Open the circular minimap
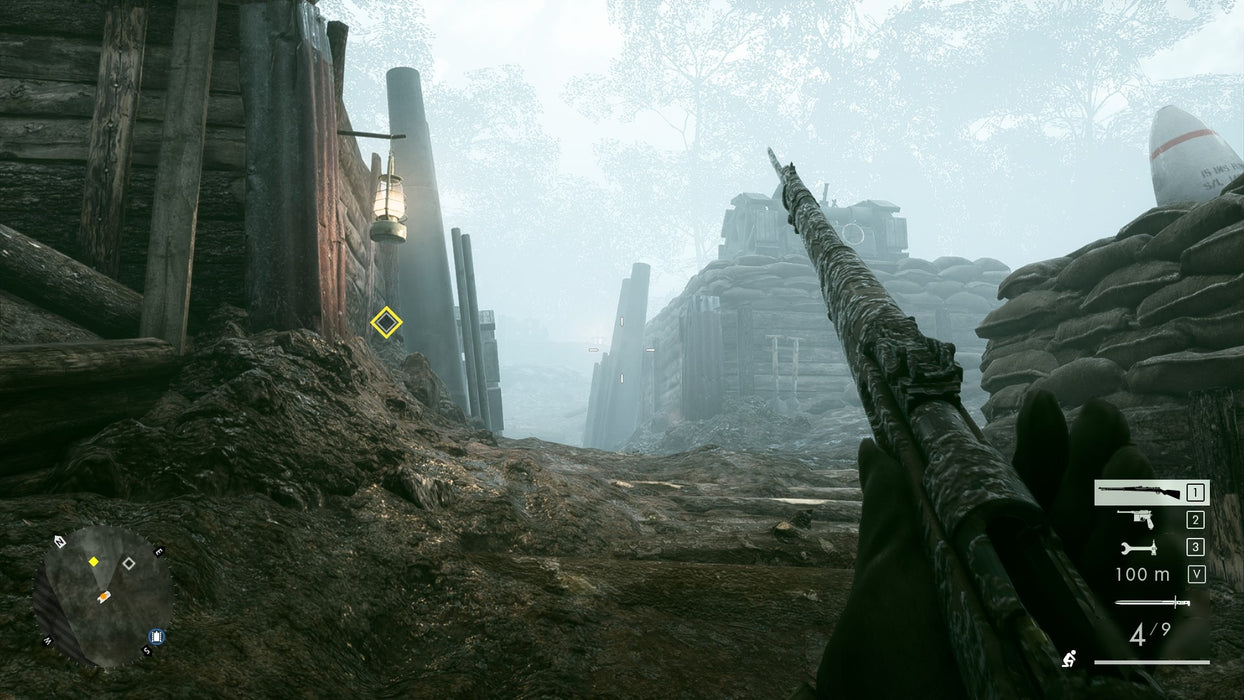The width and height of the screenshot is (1244, 700). (x=104, y=596)
